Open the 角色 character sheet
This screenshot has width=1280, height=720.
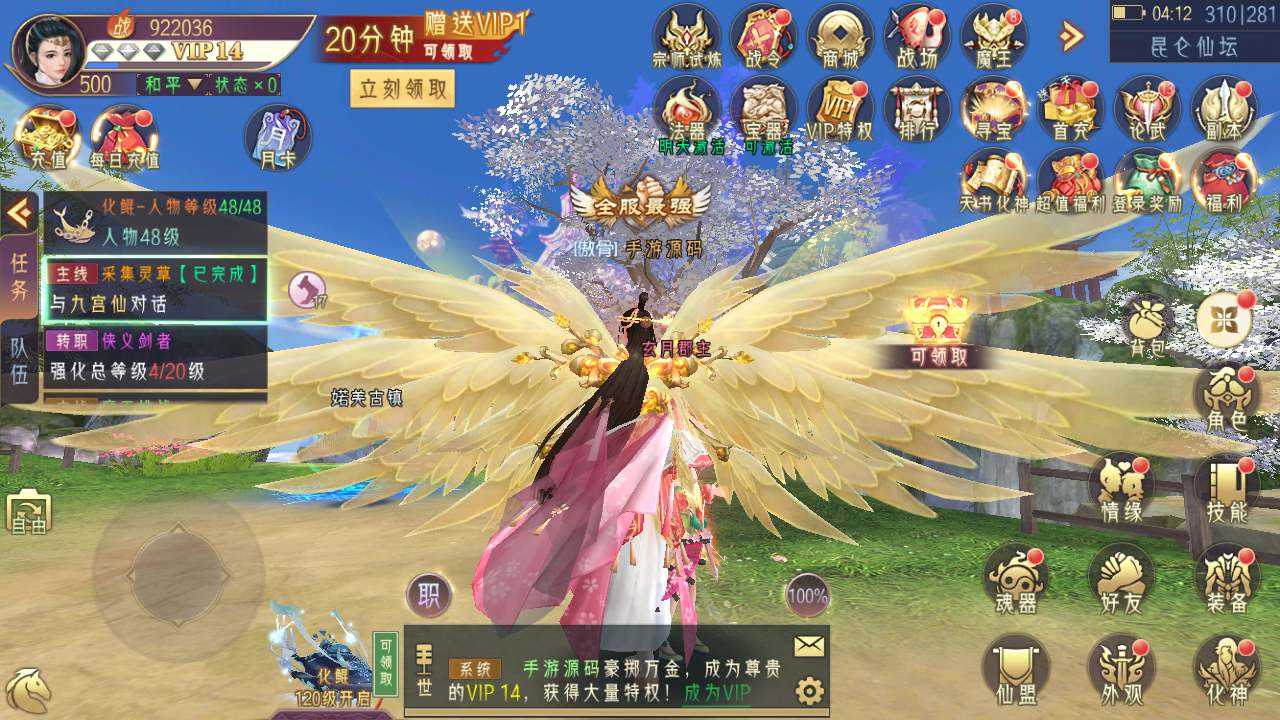[1225, 398]
